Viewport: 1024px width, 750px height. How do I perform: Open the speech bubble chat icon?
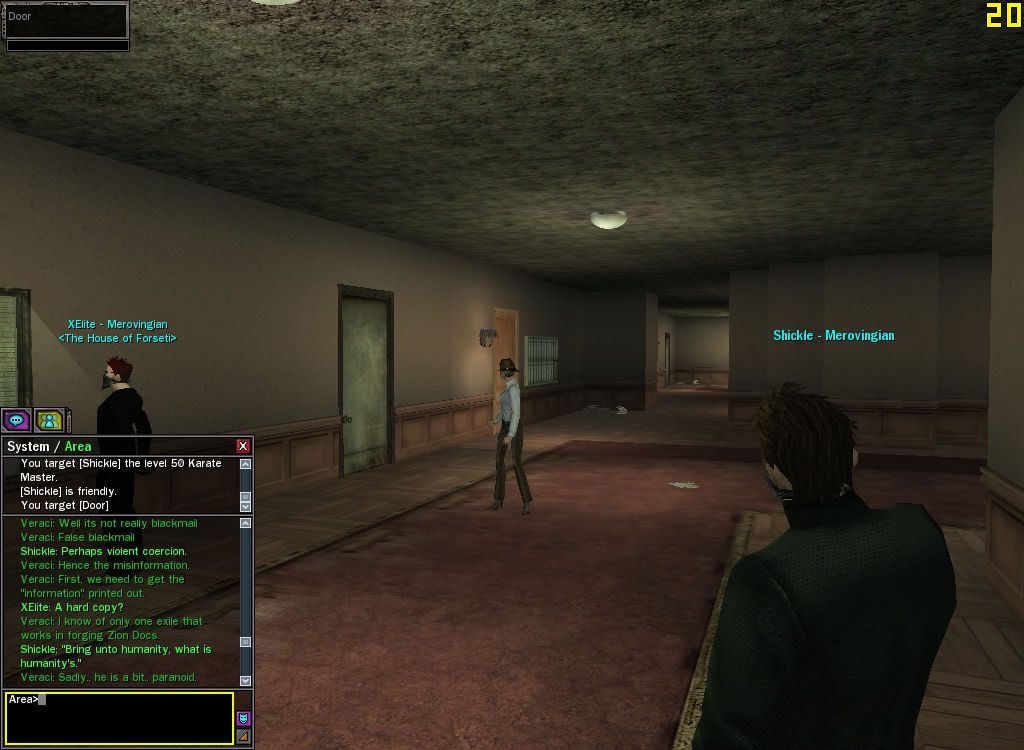click(x=16, y=420)
